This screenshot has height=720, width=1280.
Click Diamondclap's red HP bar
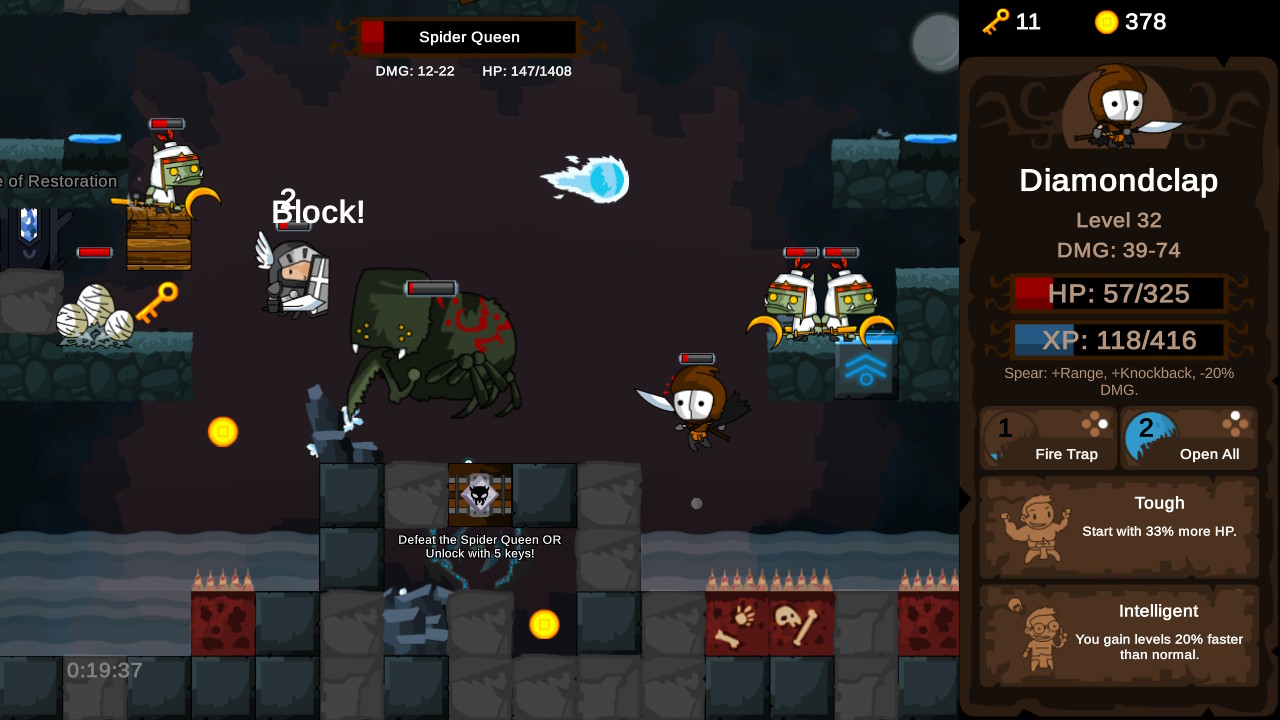[x=1118, y=293]
